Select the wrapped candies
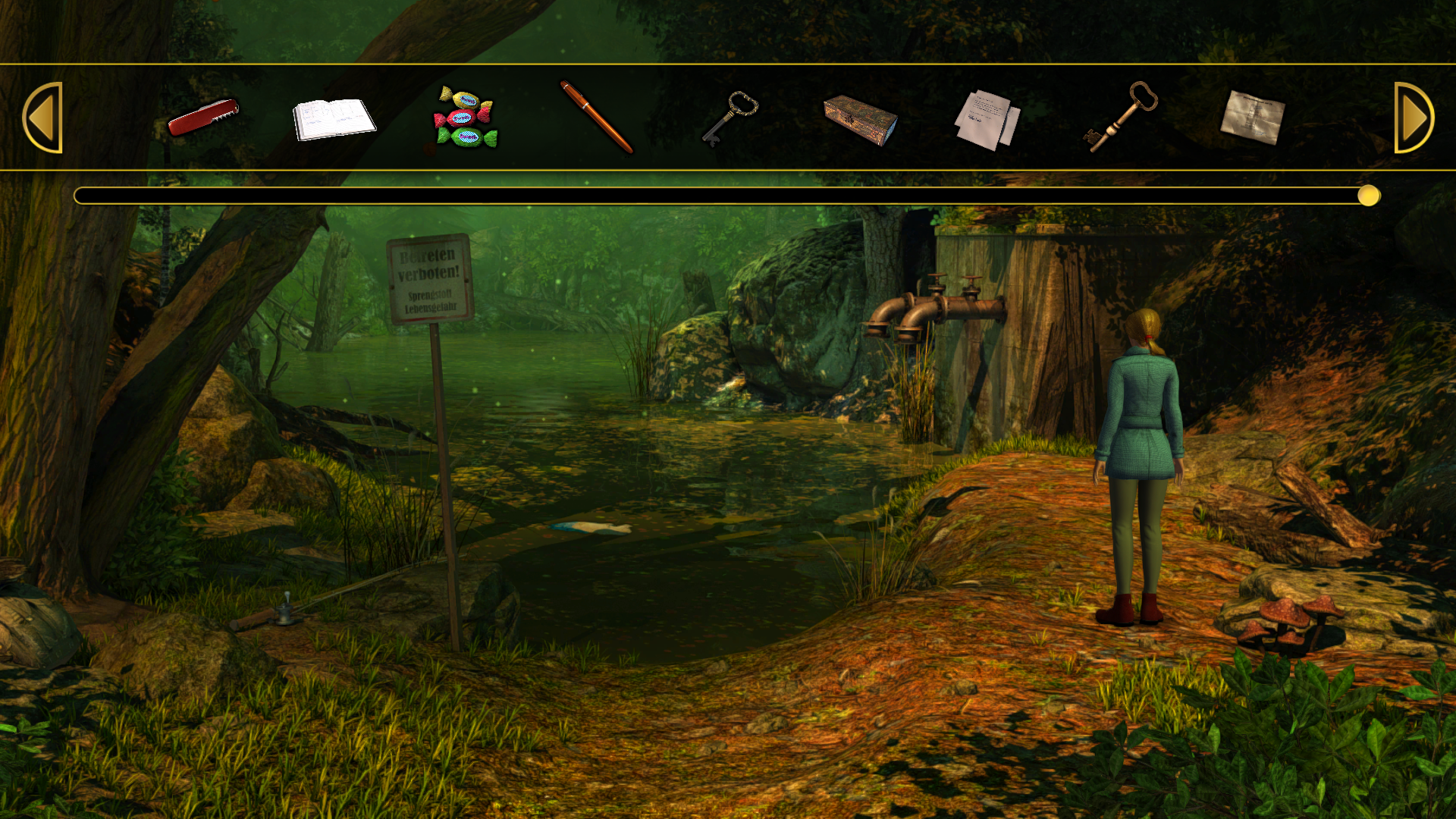Screen dimensions: 1456x819 point(465,118)
